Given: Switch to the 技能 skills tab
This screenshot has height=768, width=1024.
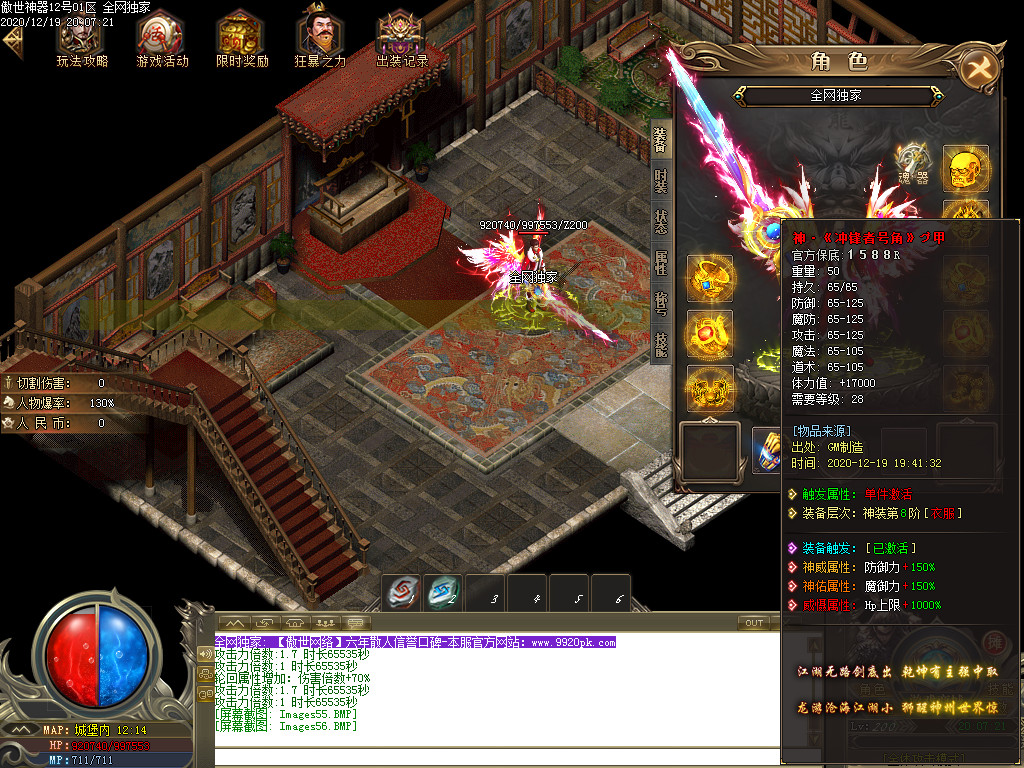Looking at the screenshot, I should [x=661, y=344].
